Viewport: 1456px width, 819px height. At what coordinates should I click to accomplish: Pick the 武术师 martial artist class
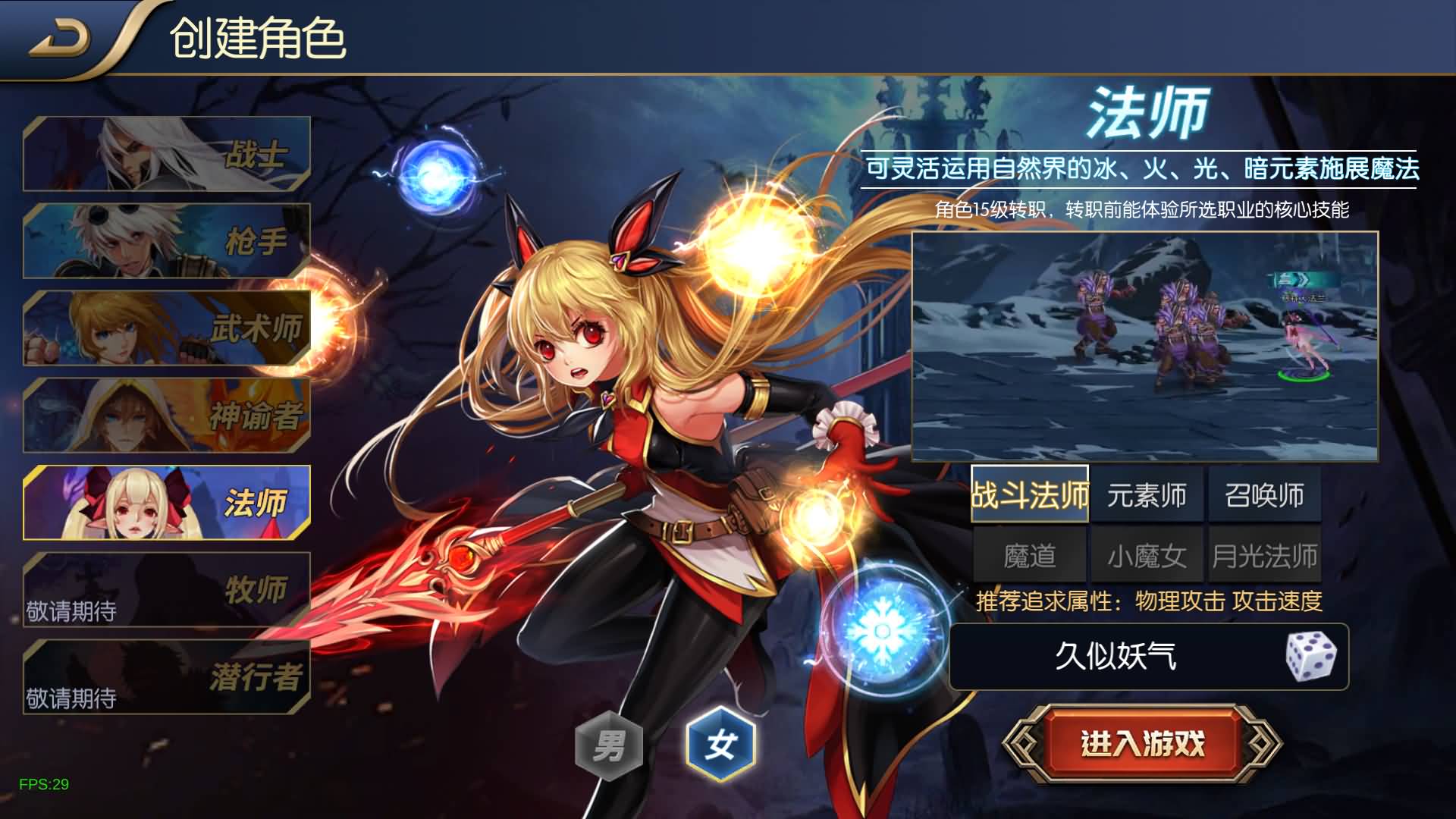[x=167, y=328]
